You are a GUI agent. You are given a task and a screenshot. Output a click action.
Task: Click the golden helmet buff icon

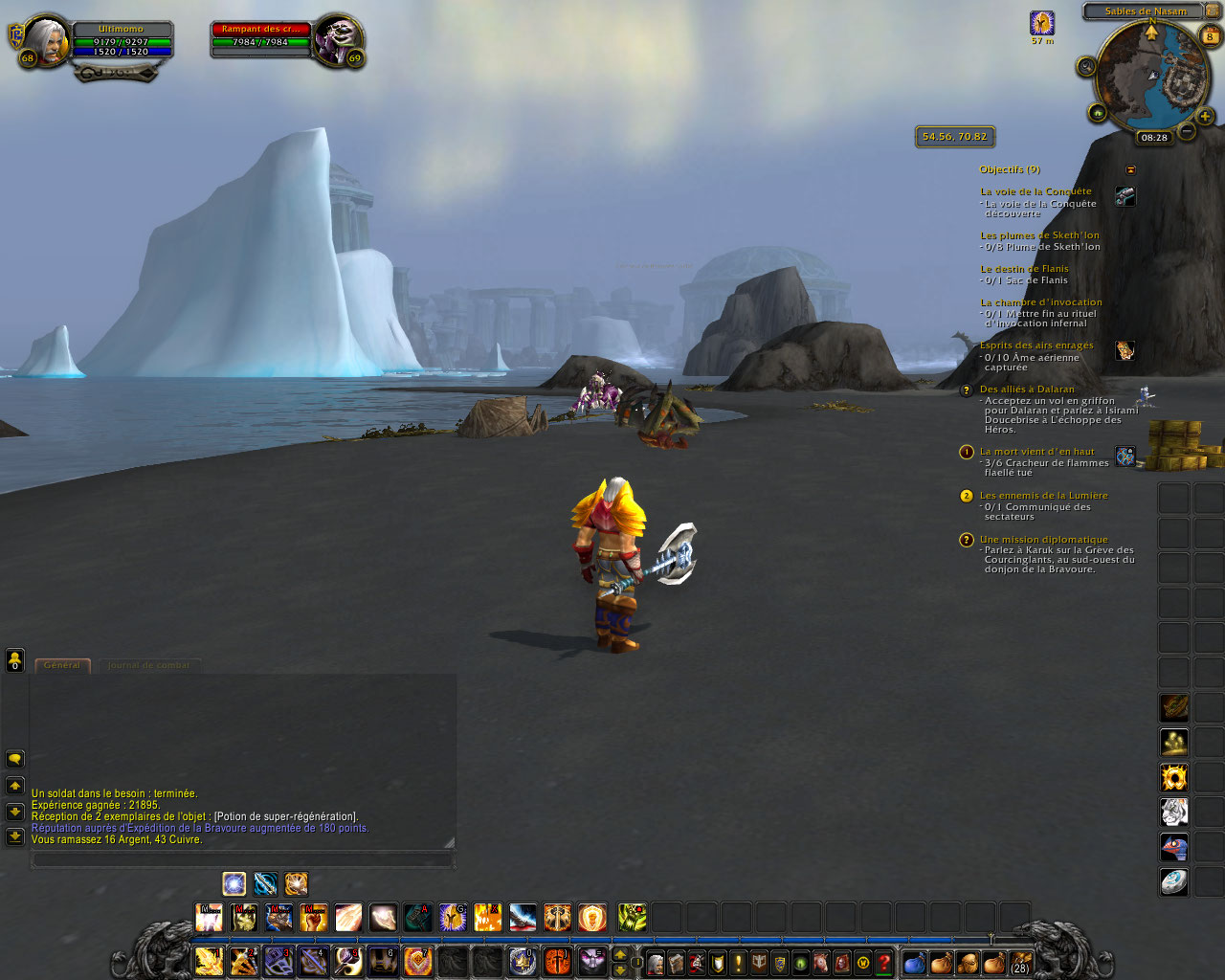1042,23
